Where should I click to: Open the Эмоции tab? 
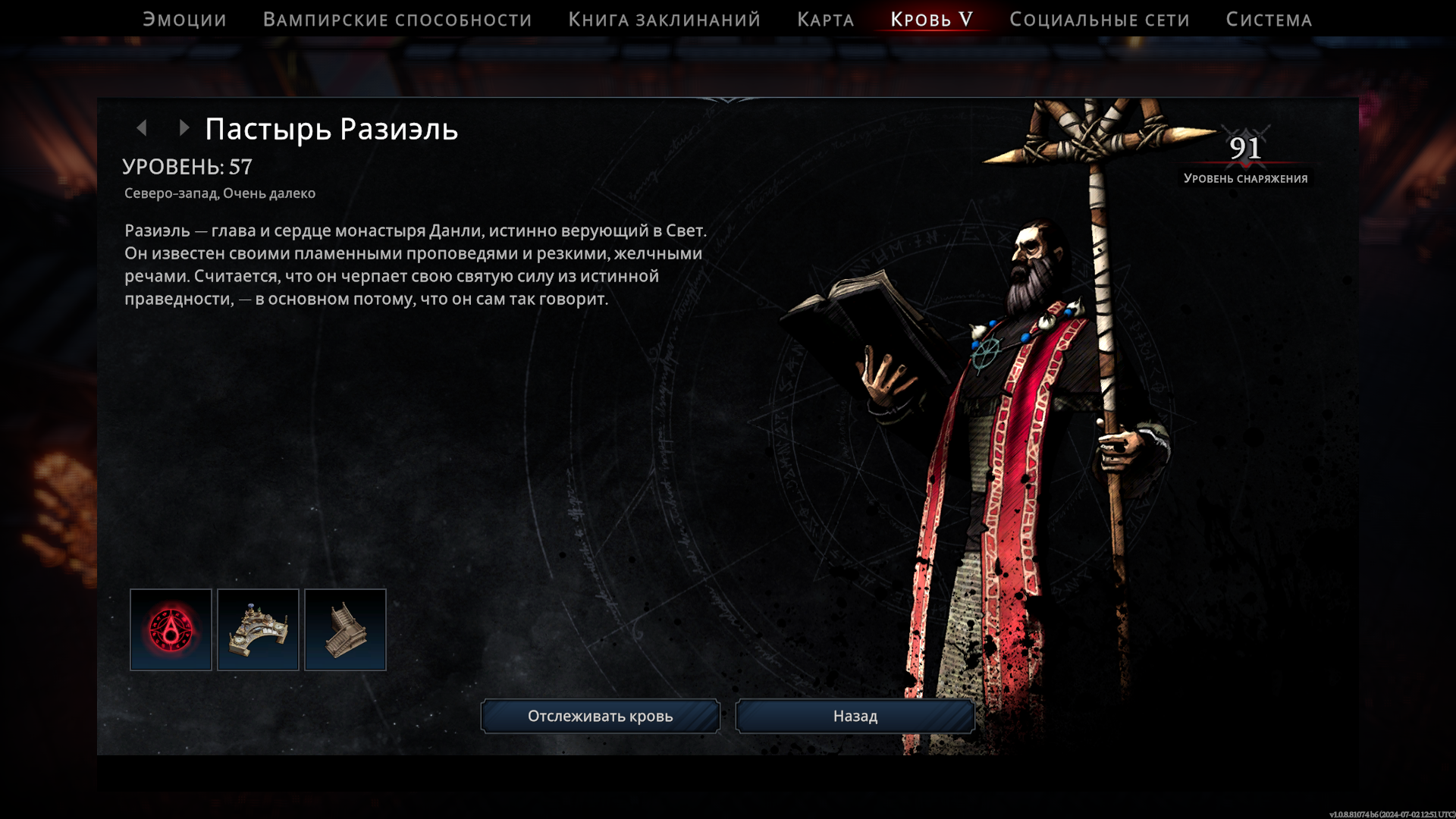pyautogui.click(x=184, y=20)
